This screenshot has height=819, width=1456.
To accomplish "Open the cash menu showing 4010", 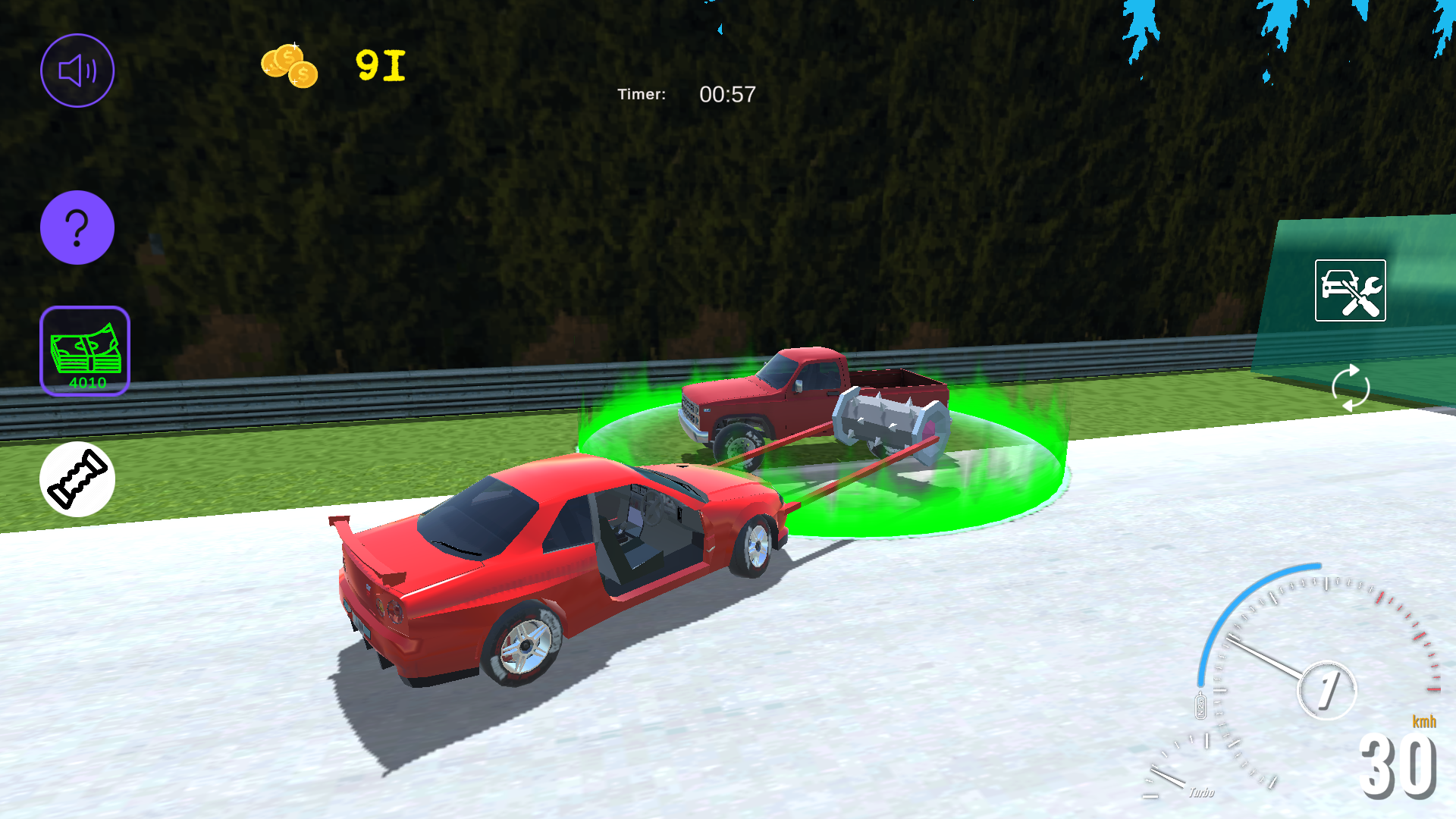I will [x=84, y=351].
